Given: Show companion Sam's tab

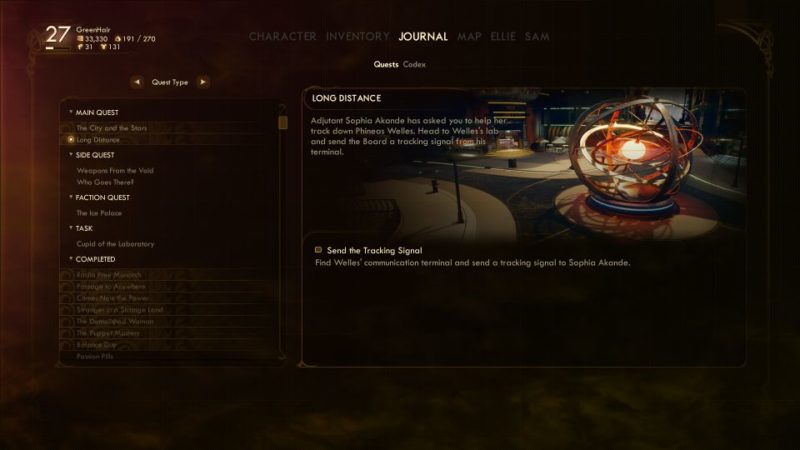Looking at the screenshot, I should [x=538, y=37].
